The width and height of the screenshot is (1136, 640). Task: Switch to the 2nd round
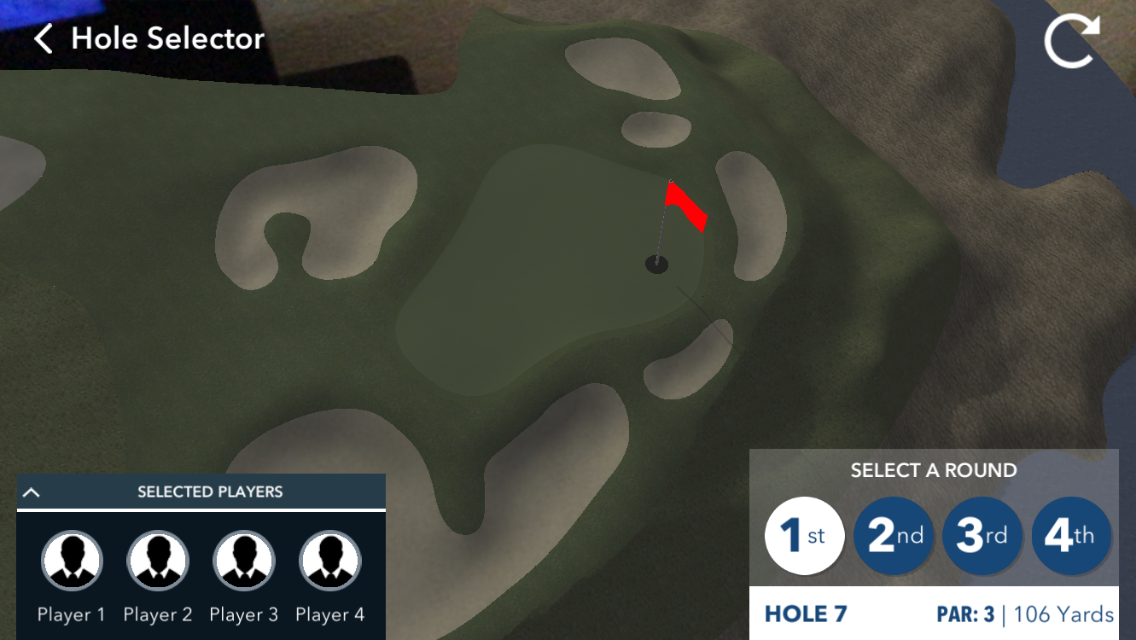pyautogui.click(x=893, y=536)
